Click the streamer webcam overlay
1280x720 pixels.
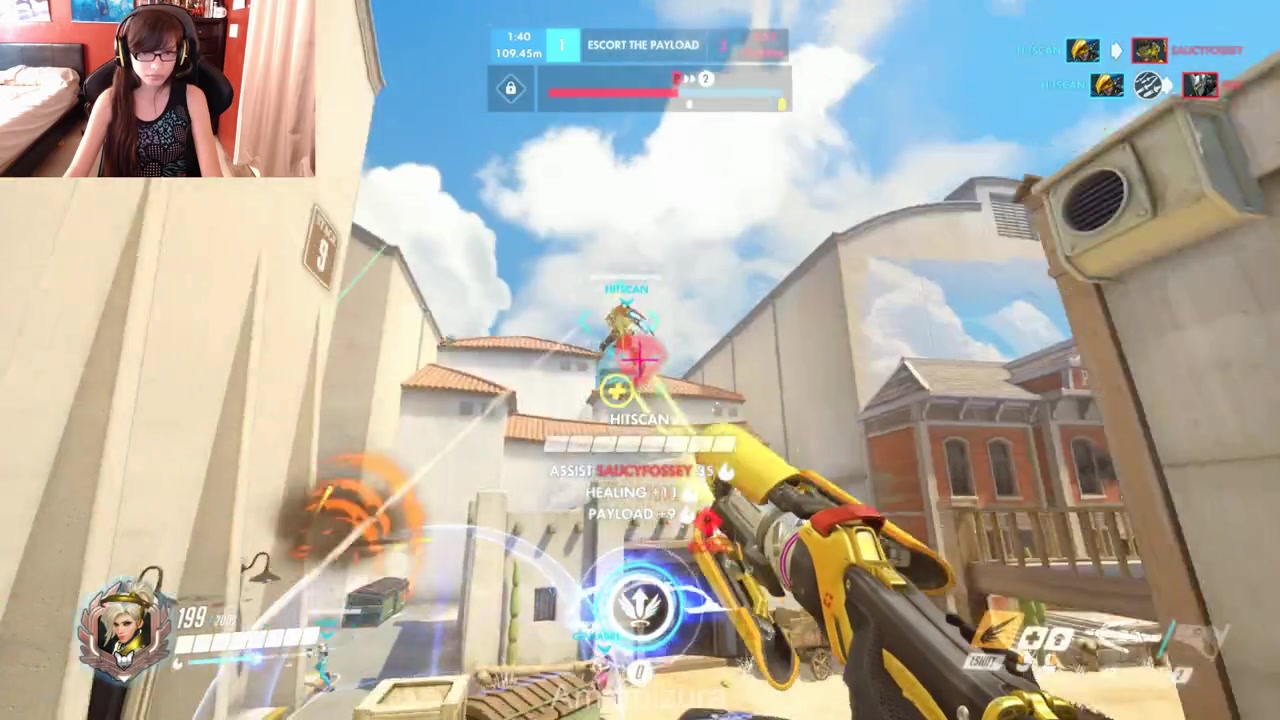pyautogui.click(x=158, y=88)
